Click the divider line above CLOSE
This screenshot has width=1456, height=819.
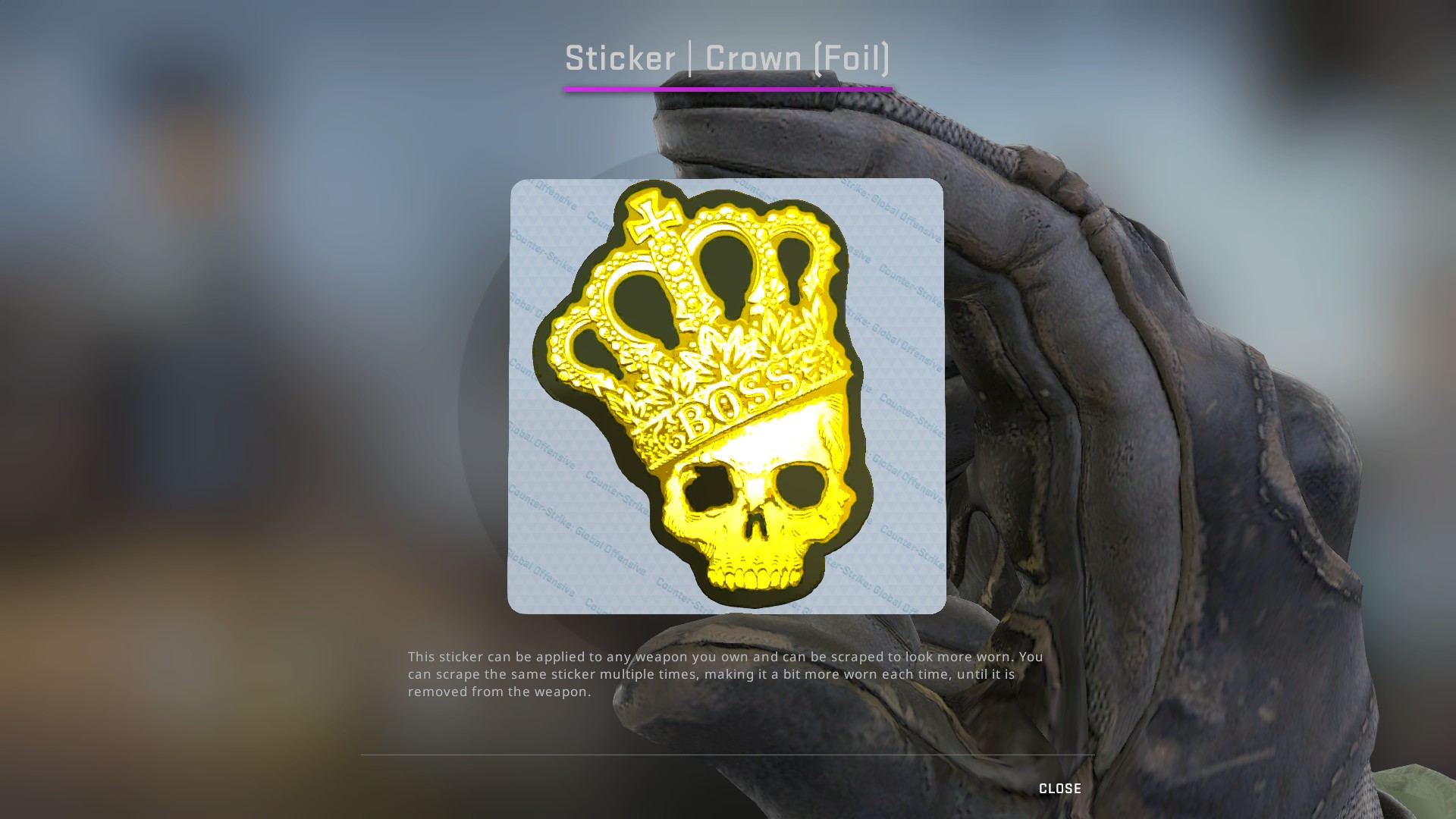728,755
